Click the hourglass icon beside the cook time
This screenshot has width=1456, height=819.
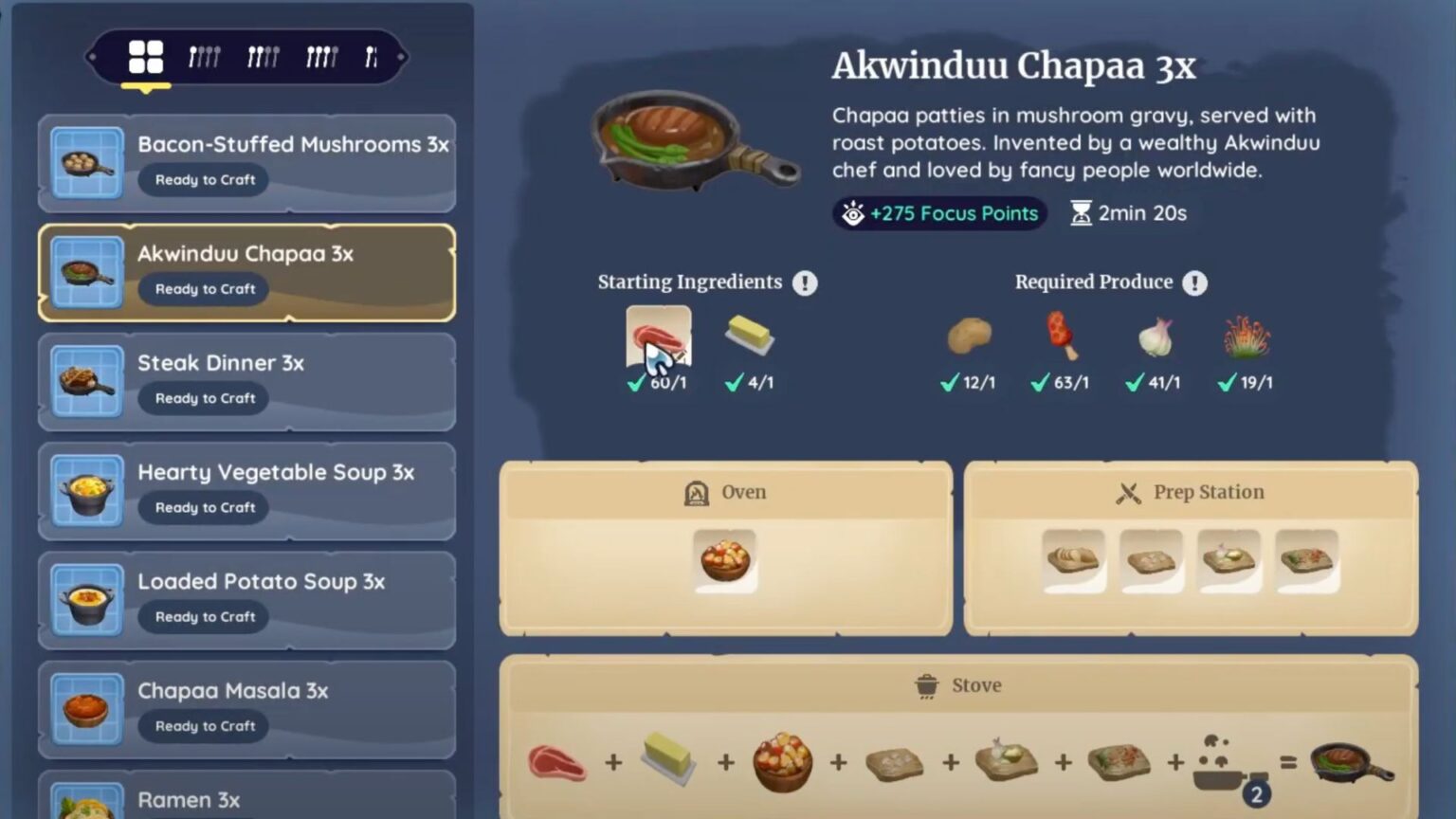[x=1081, y=213]
